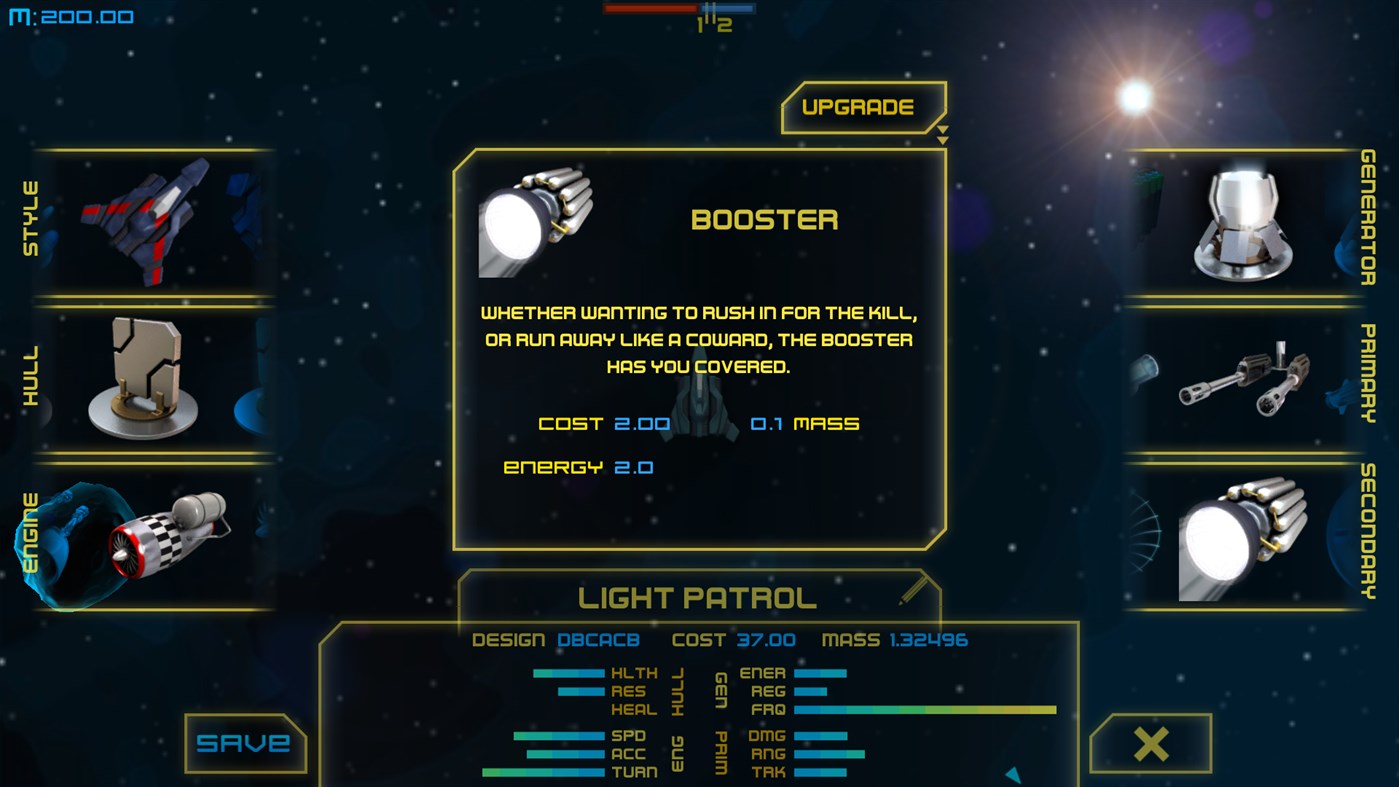Expand the double-arrow under the Upgrade tab

click(x=941, y=136)
